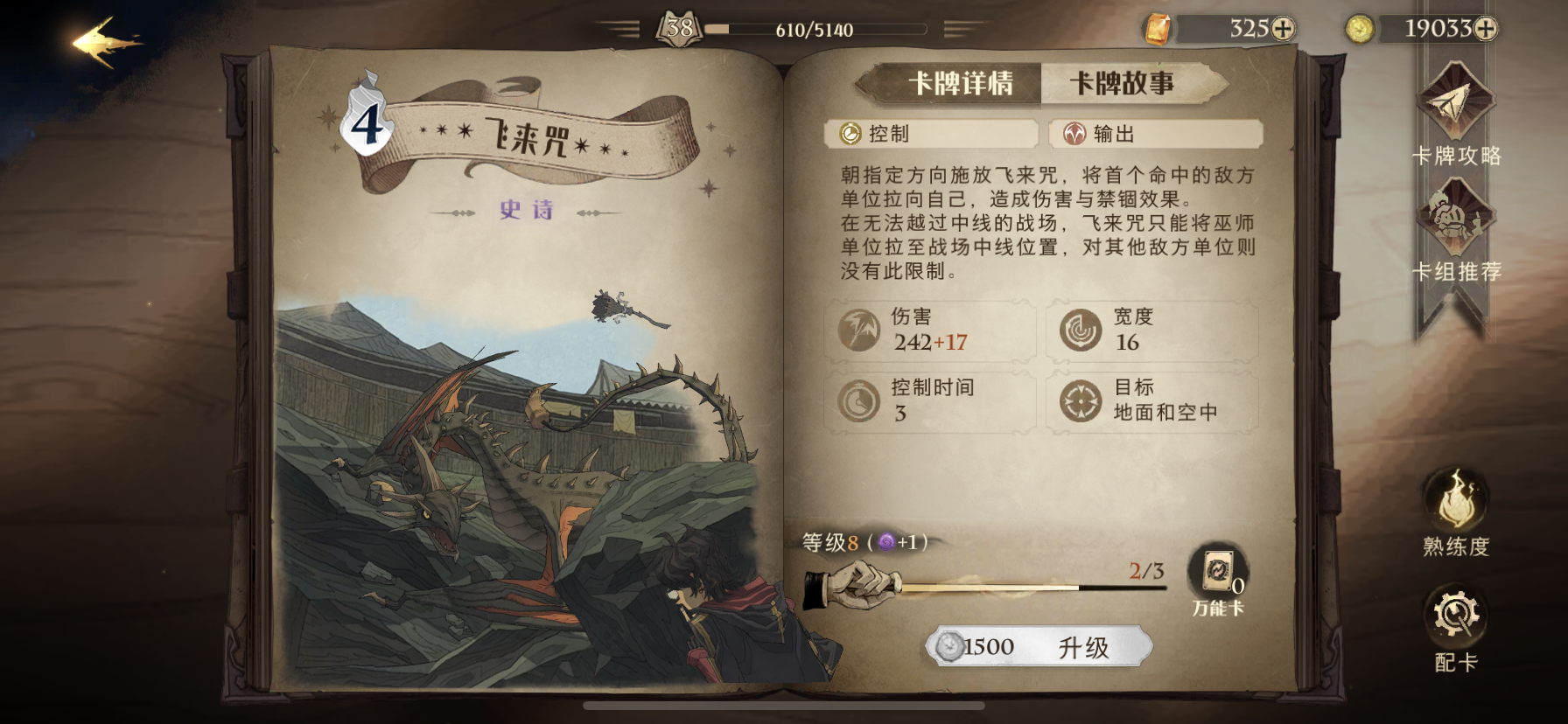Select the 伤害 damage stat box

930,330
